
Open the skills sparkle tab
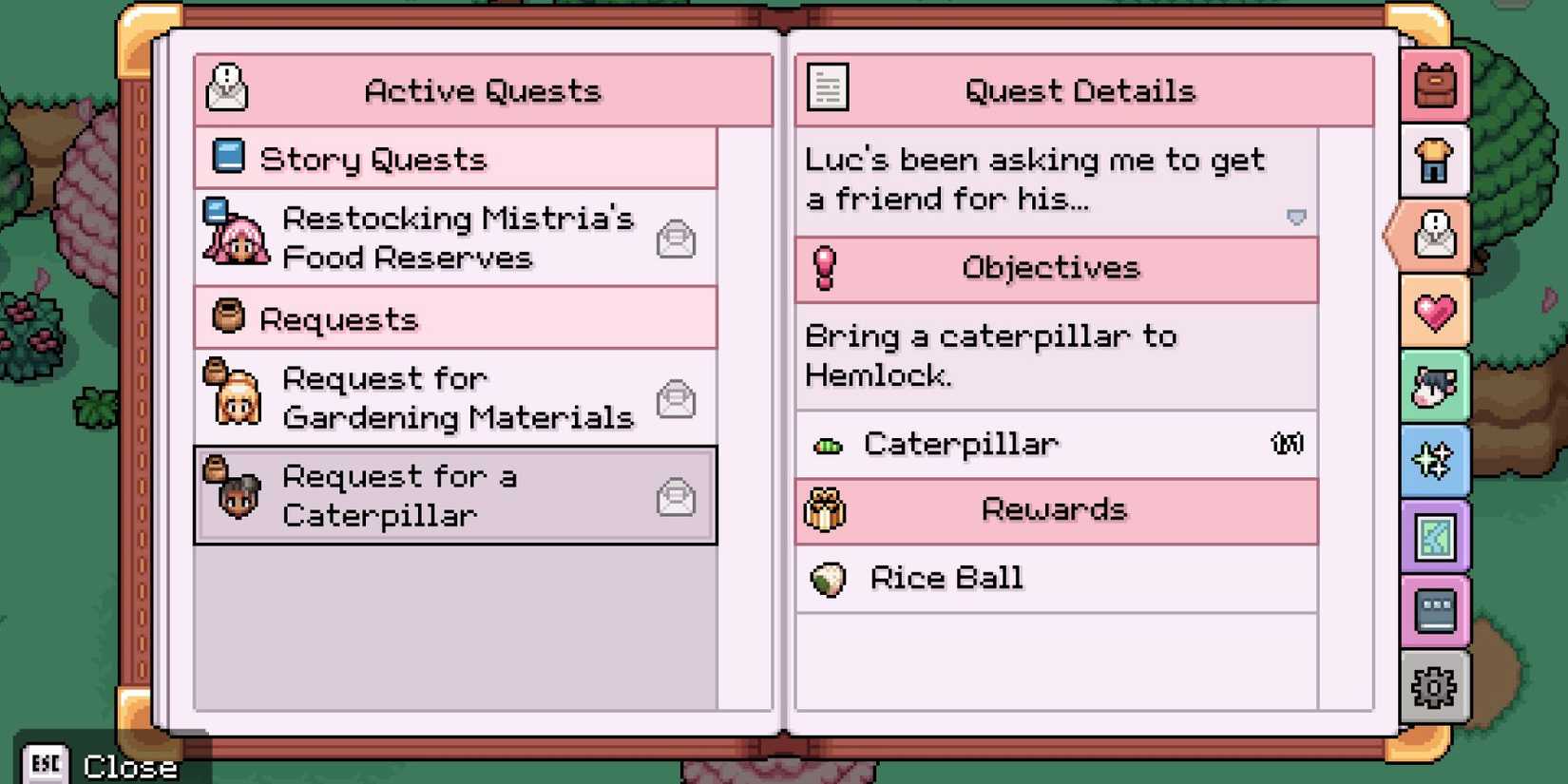click(1435, 461)
